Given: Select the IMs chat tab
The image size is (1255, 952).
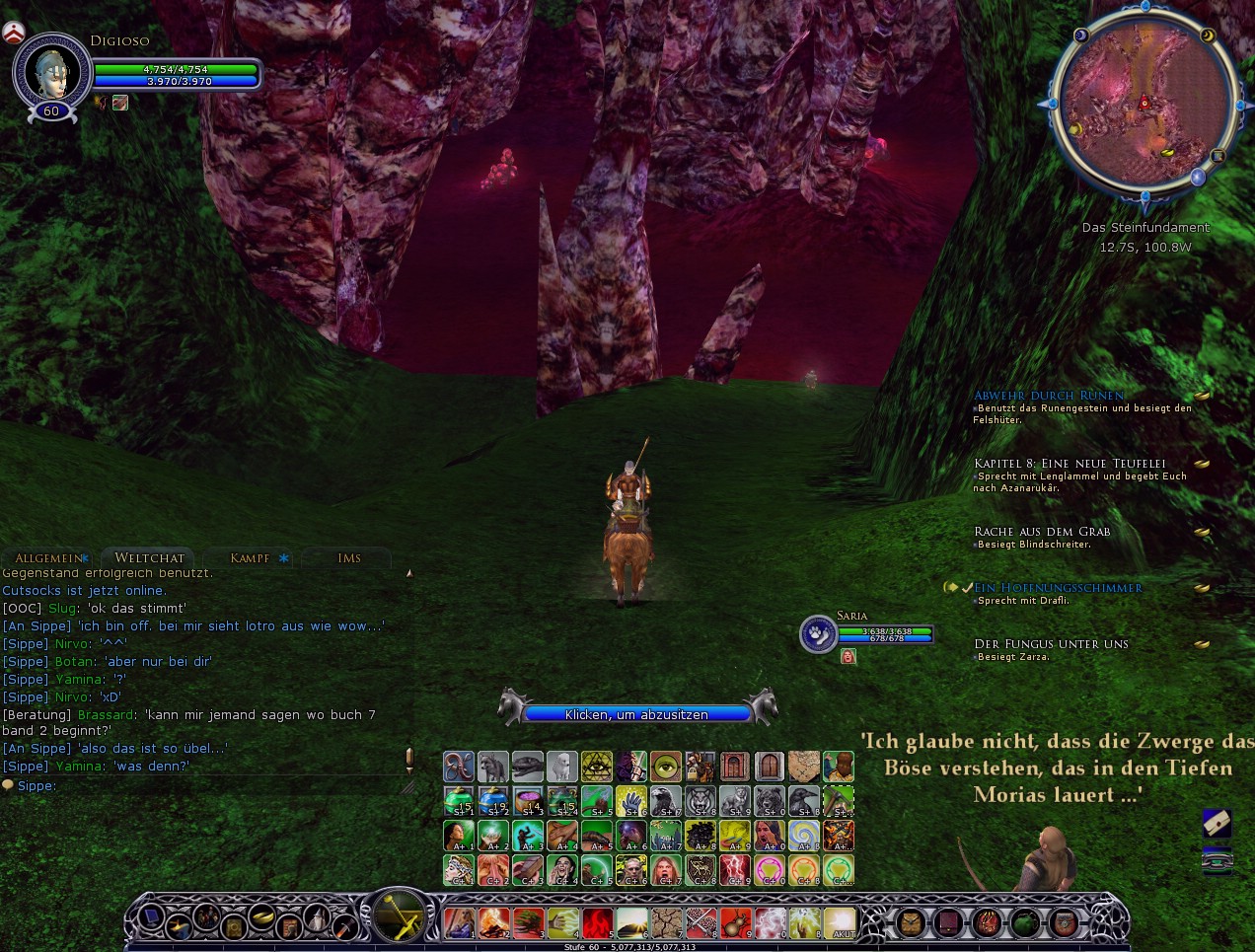Looking at the screenshot, I should tap(349, 558).
